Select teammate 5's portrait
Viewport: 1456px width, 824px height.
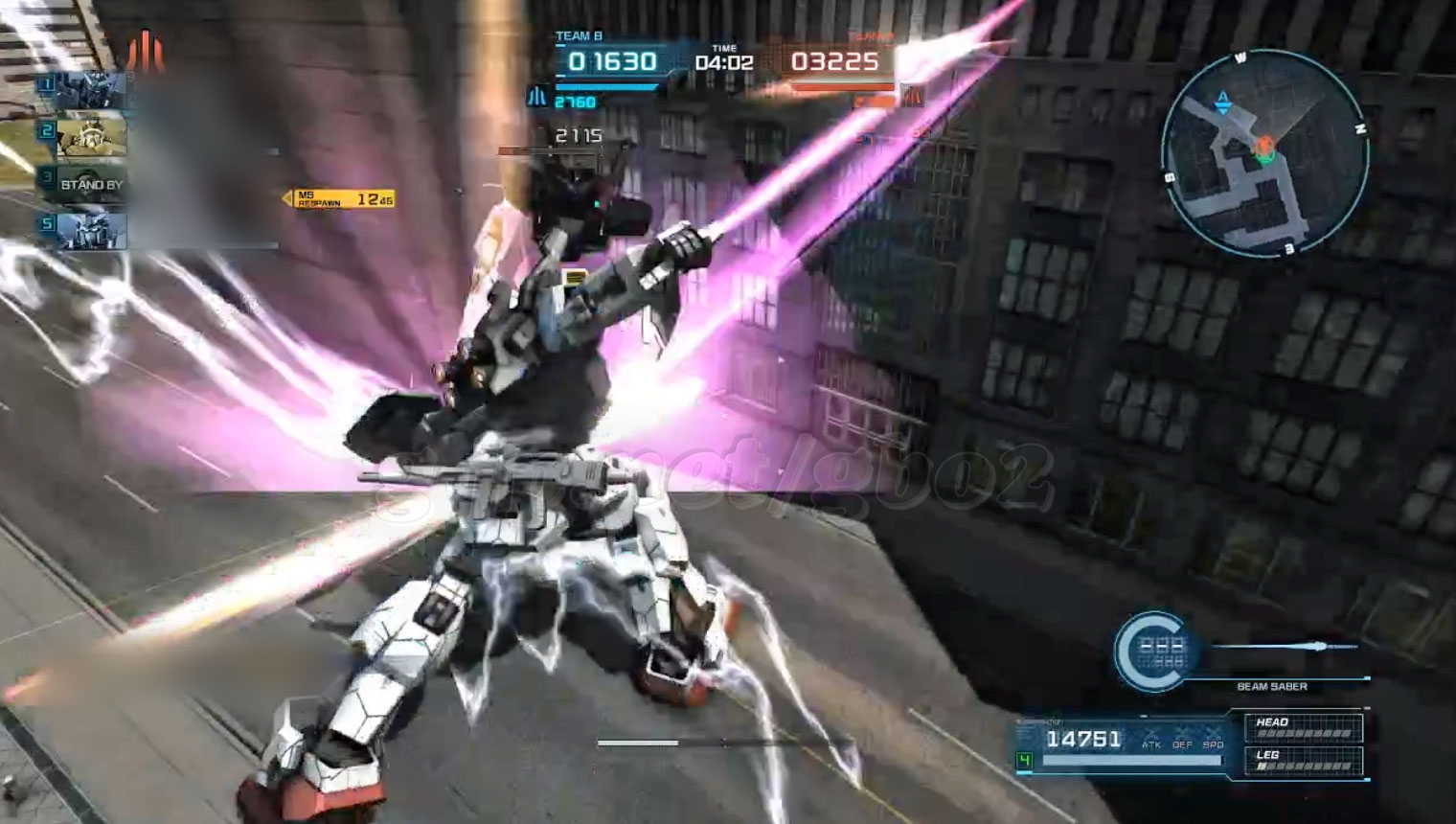(91, 231)
